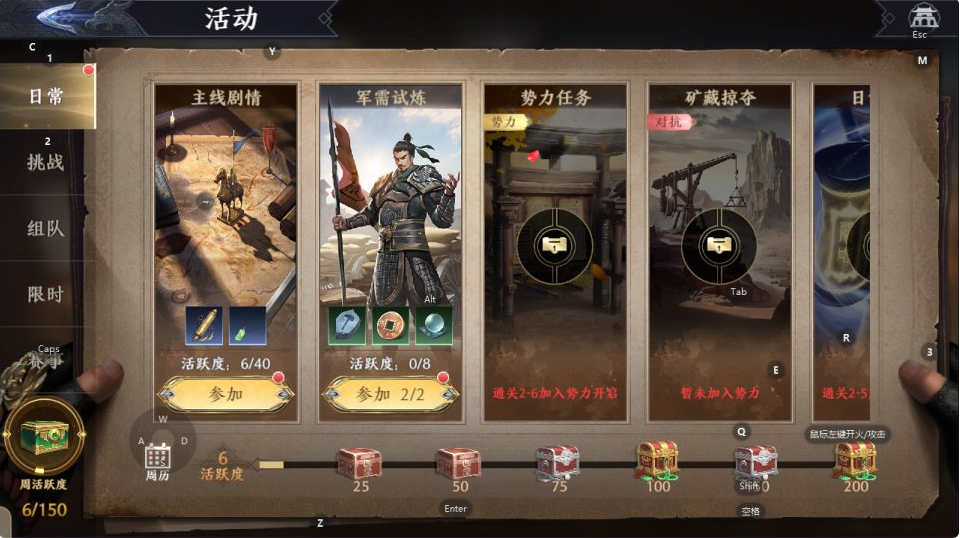Claim the 75 activity reward chest

point(557,462)
